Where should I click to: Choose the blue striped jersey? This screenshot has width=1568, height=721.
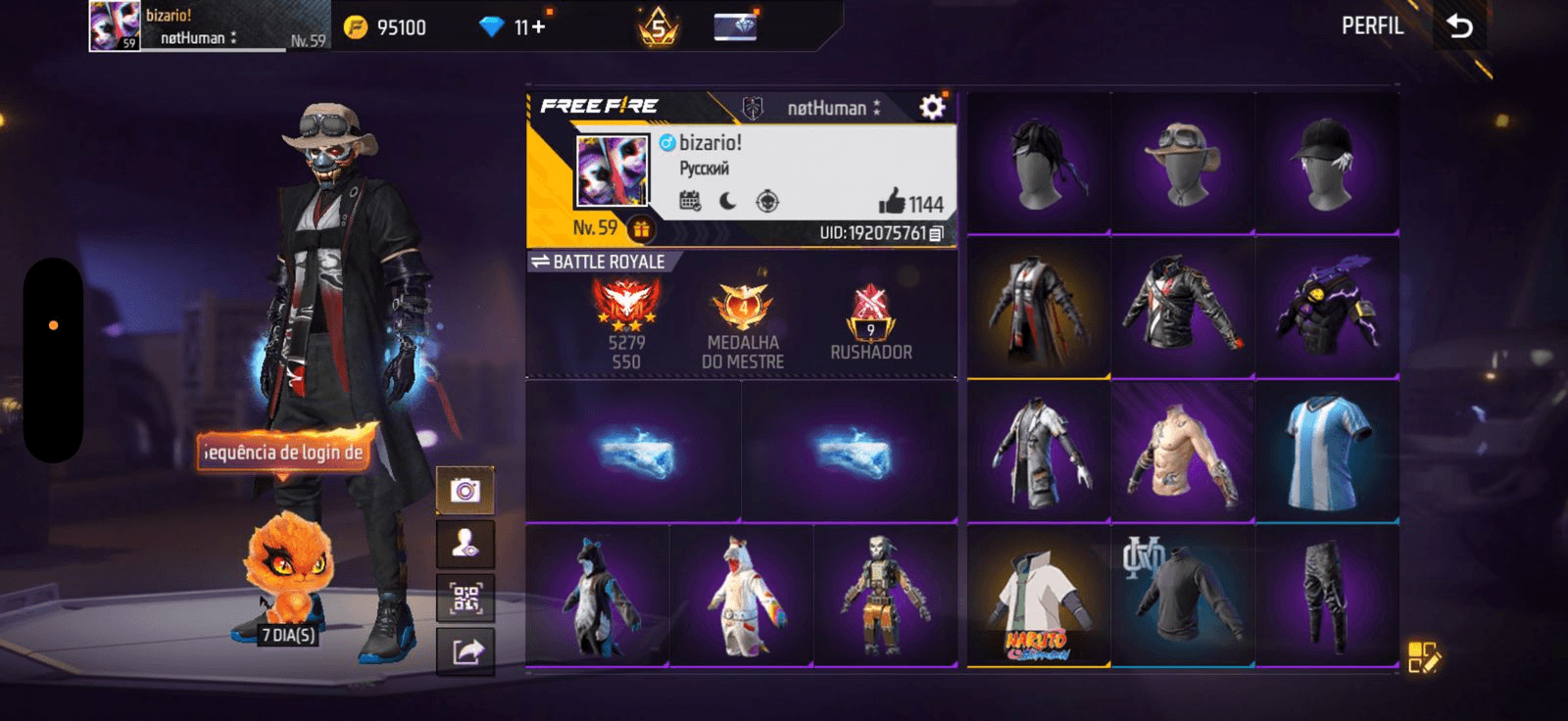1327,452
